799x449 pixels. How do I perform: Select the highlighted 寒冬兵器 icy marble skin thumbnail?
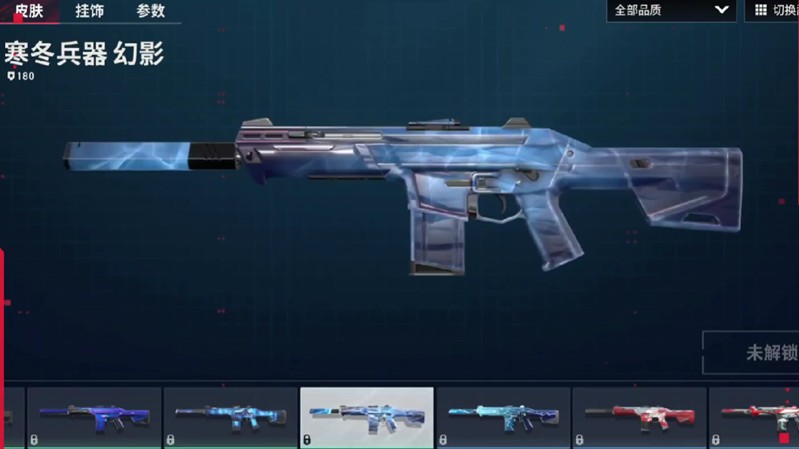[367, 417]
